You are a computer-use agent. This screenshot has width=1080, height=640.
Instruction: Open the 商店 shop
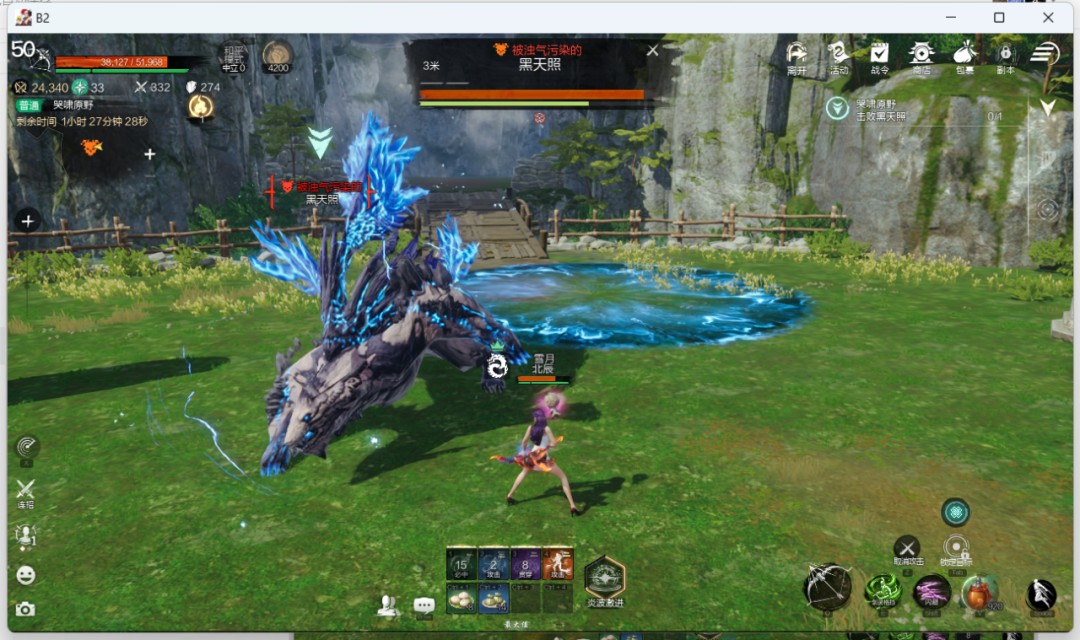pyautogui.click(x=921, y=56)
